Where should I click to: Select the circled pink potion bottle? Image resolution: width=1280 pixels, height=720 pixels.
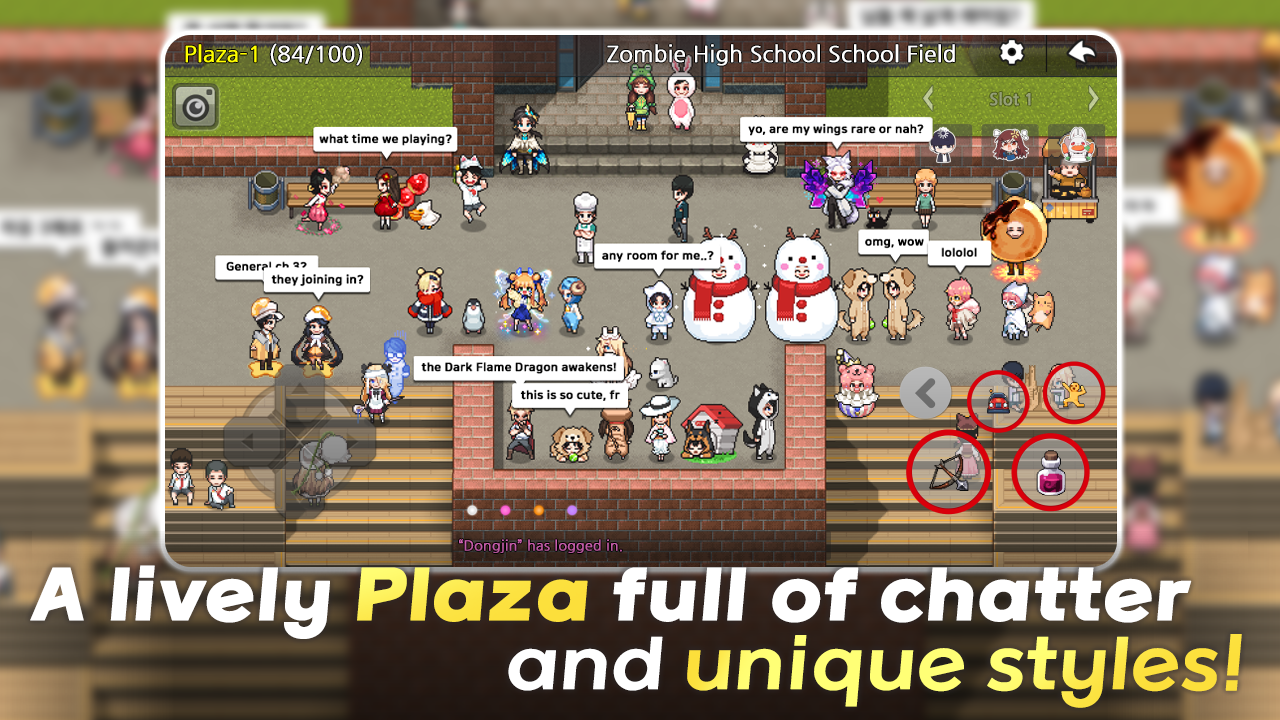tap(1049, 473)
